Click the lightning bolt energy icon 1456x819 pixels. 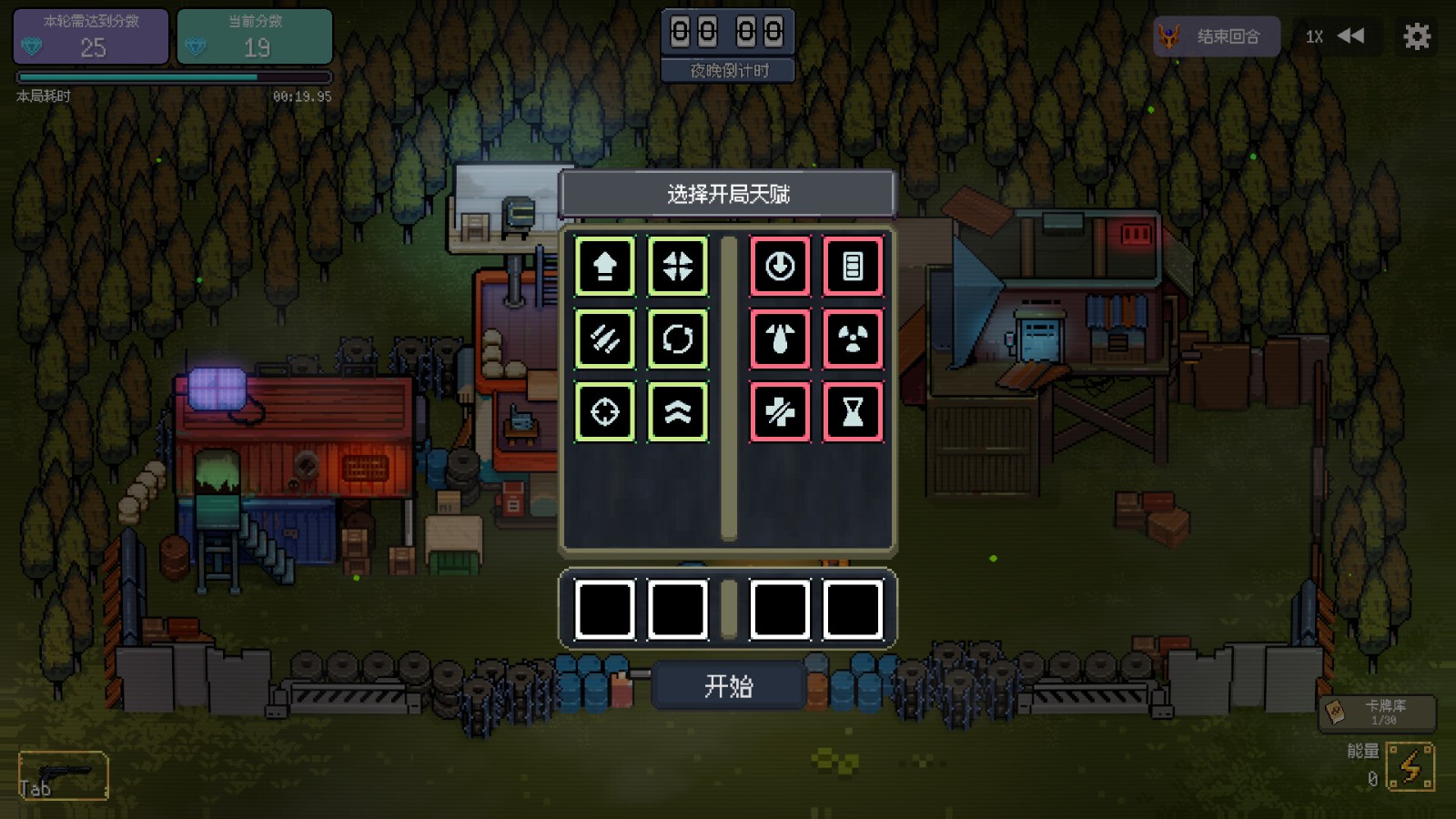(x=1410, y=766)
